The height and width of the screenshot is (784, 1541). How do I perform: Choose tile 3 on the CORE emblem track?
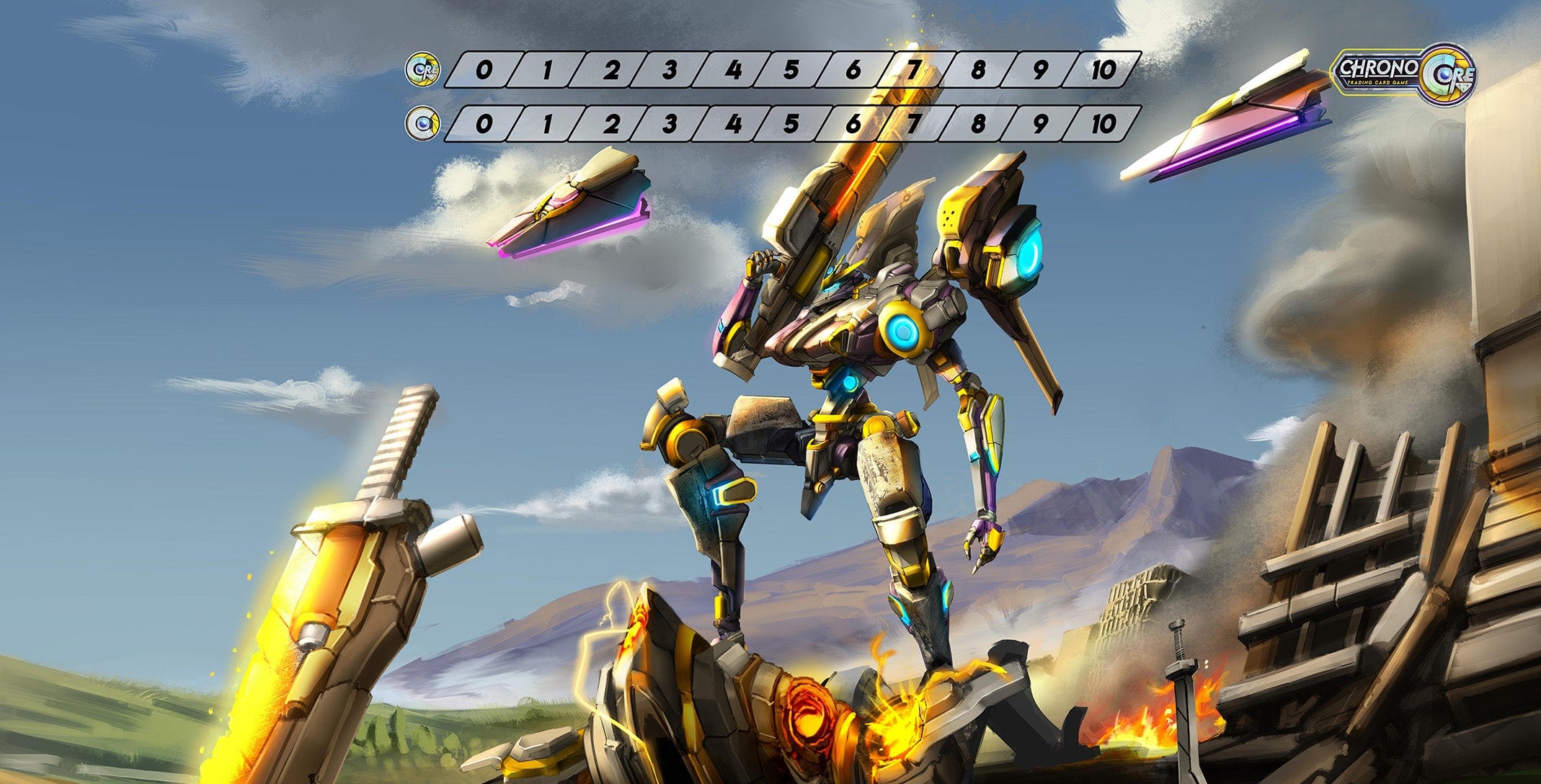coord(670,70)
